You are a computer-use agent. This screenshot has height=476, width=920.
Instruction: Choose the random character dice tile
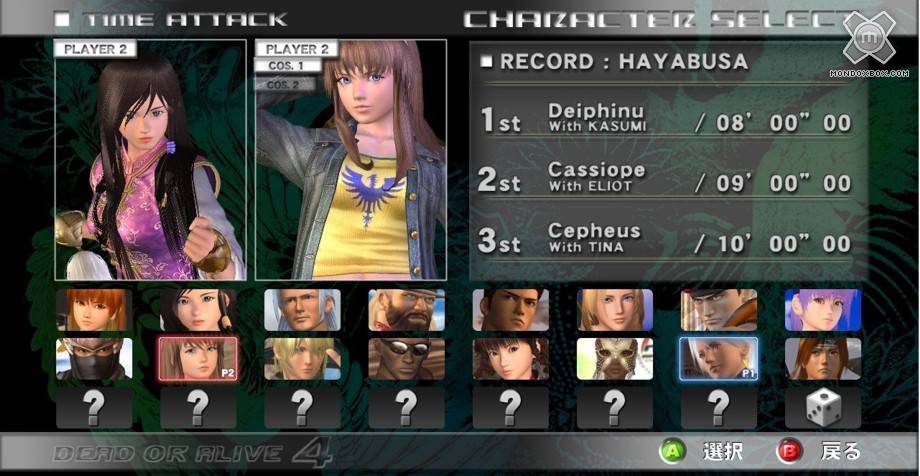point(822,407)
